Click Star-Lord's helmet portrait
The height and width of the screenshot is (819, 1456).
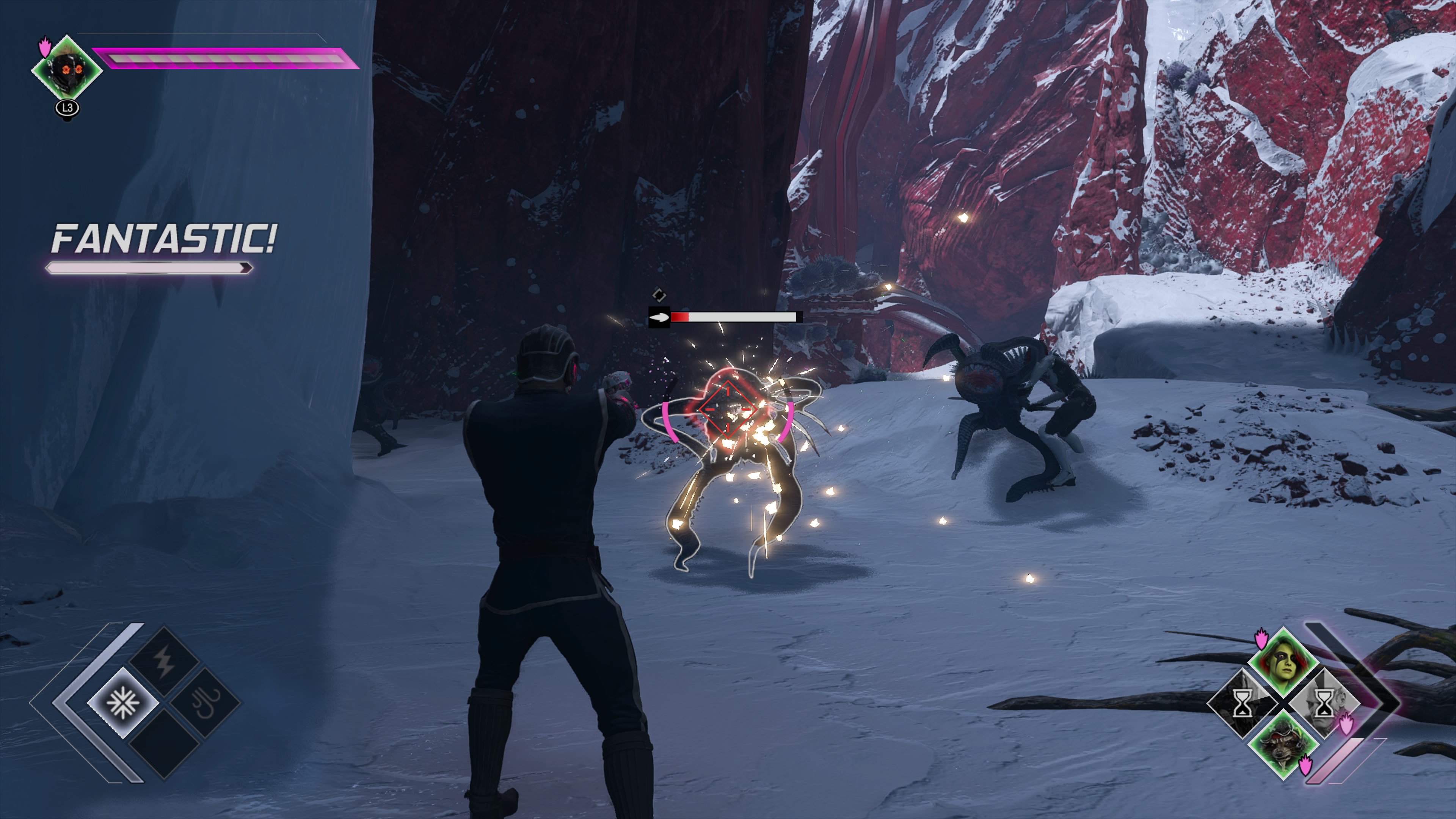point(67,69)
